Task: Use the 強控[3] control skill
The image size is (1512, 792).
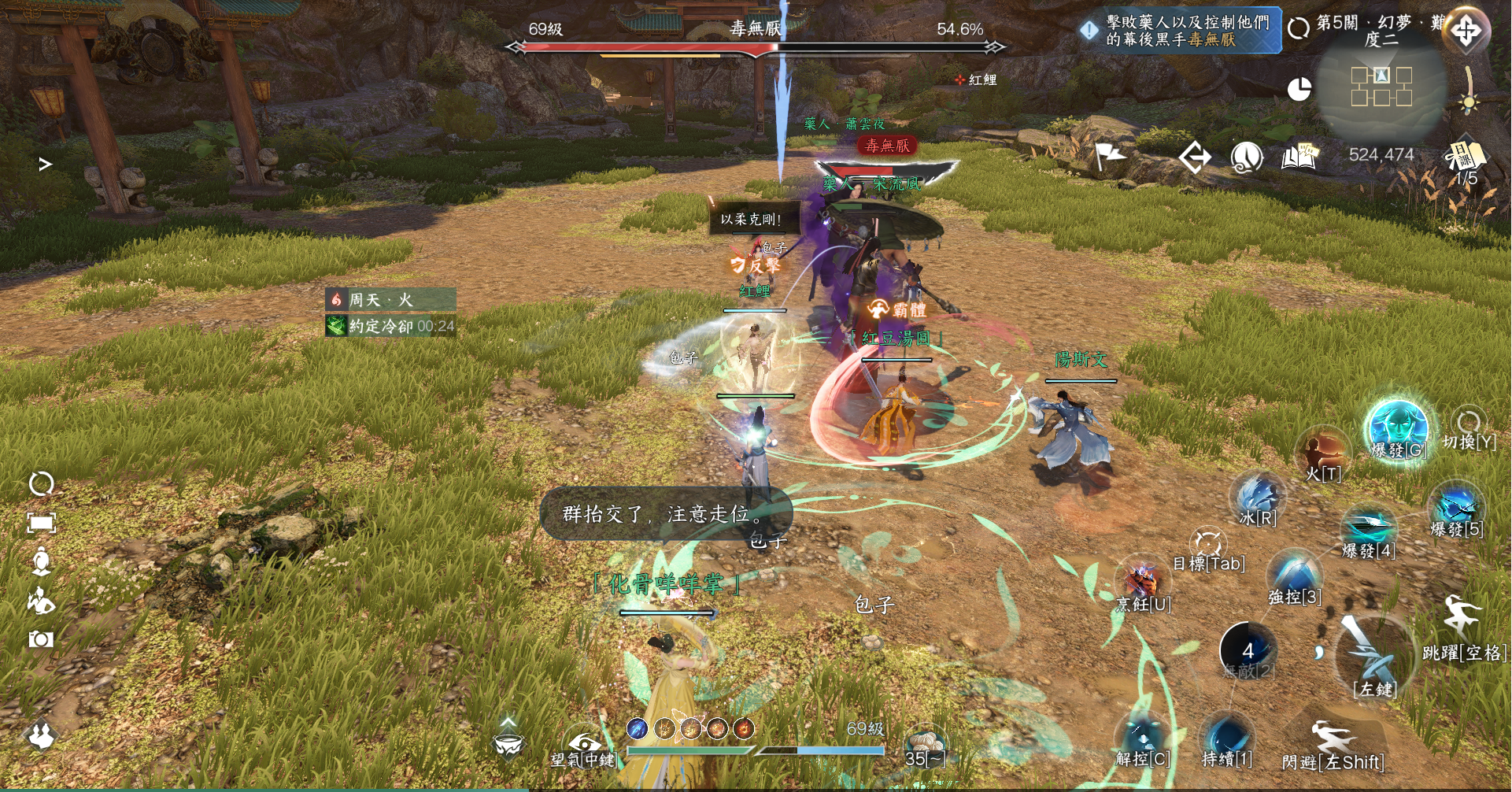Action: (x=1295, y=574)
